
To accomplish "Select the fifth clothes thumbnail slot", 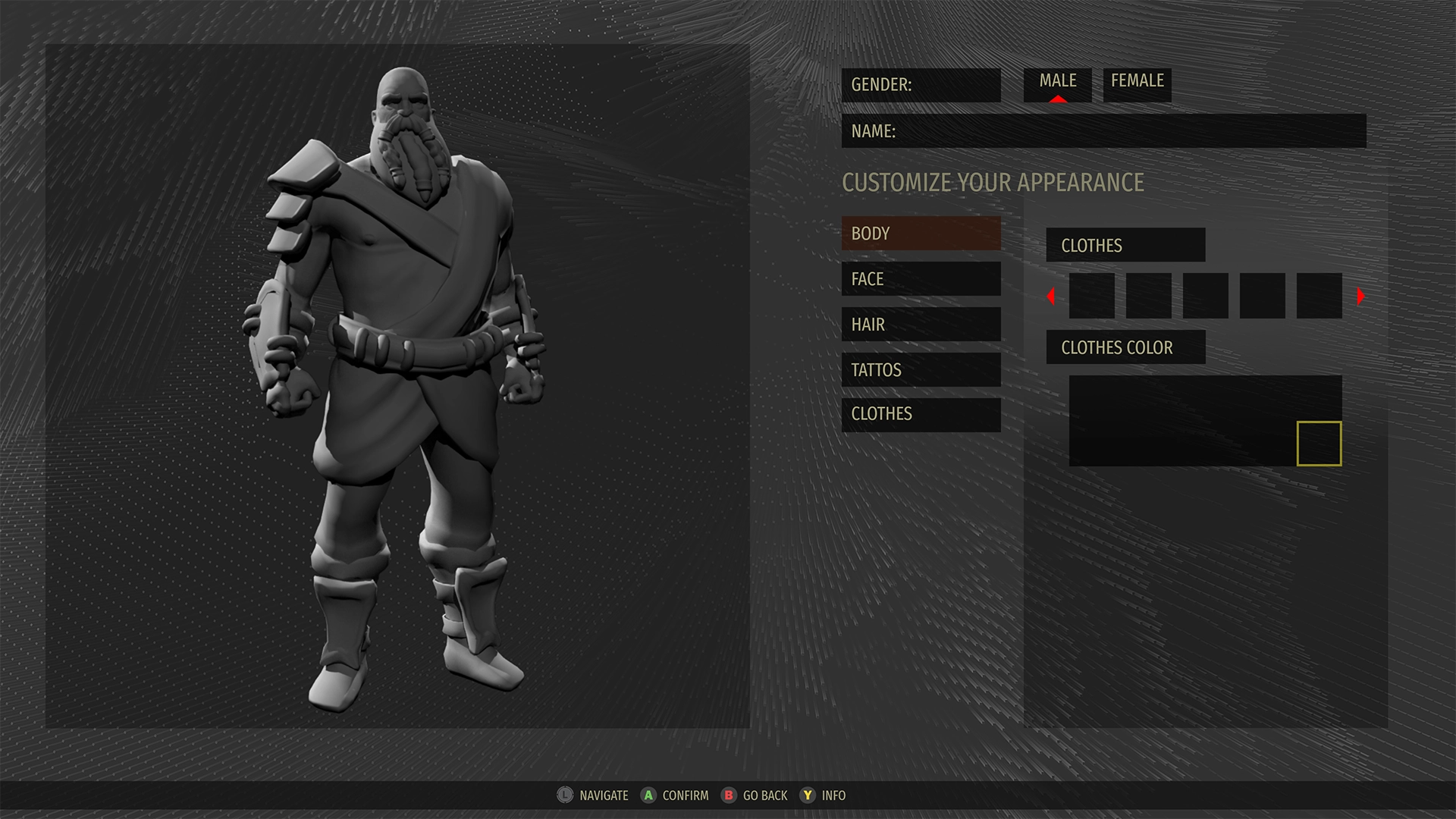I will [x=1318, y=296].
